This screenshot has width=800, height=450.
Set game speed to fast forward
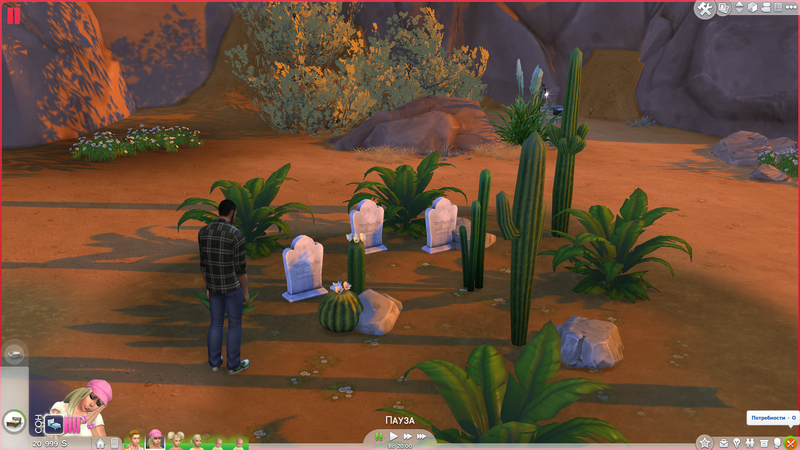[x=407, y=437]
